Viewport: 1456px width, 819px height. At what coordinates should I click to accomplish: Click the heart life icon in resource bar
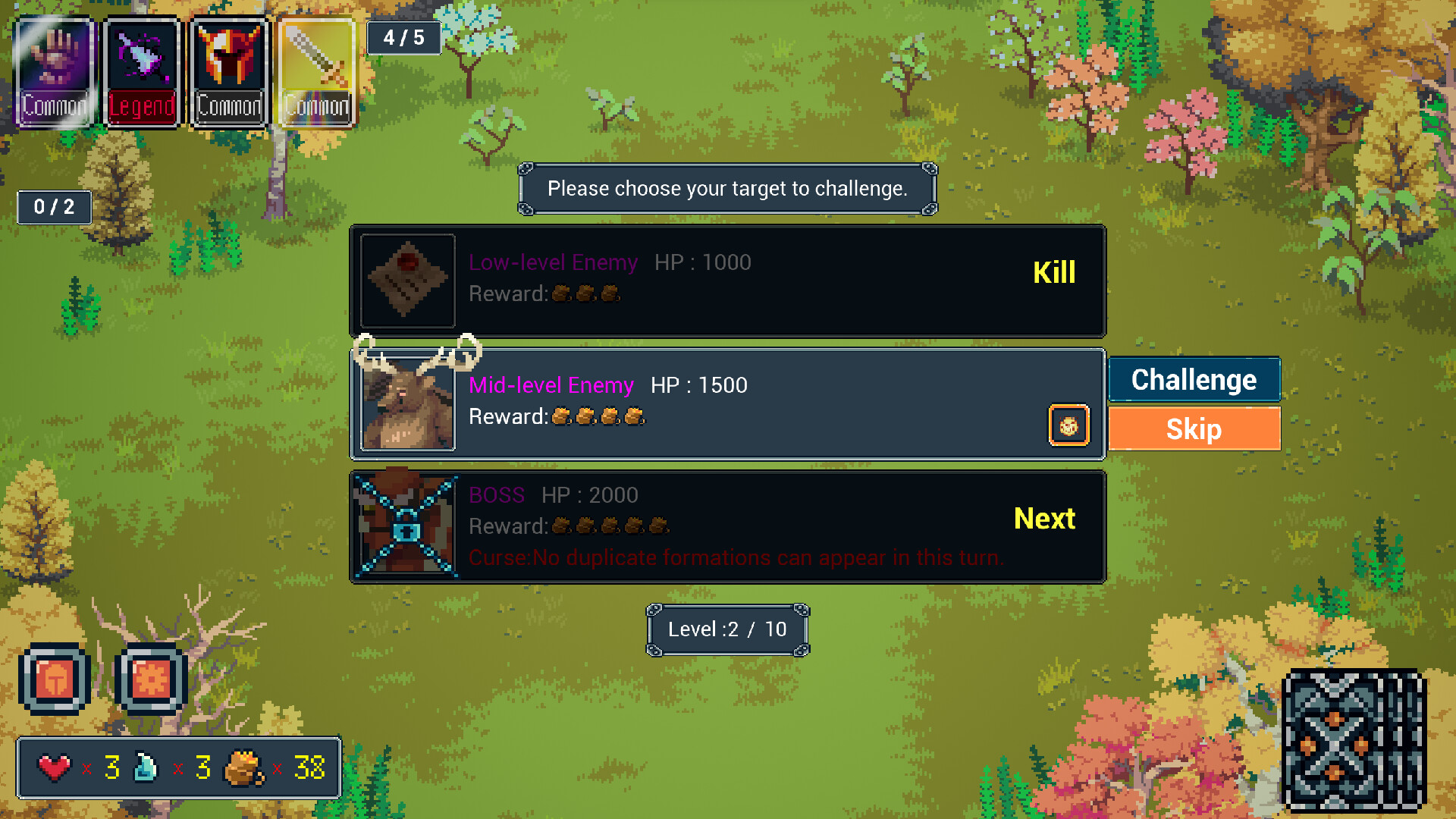click(55, 768)
